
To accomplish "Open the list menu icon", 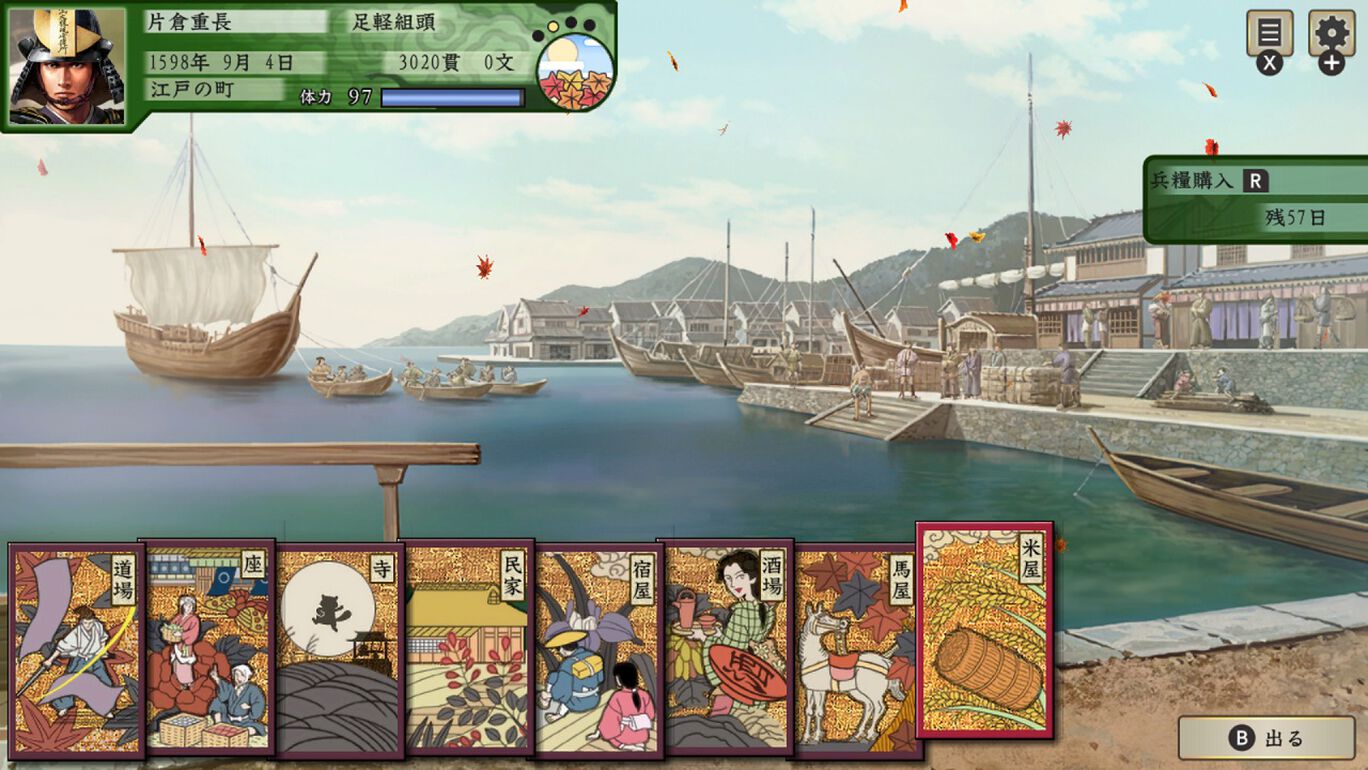I will pyautogui.click(x=1269, y=34).
